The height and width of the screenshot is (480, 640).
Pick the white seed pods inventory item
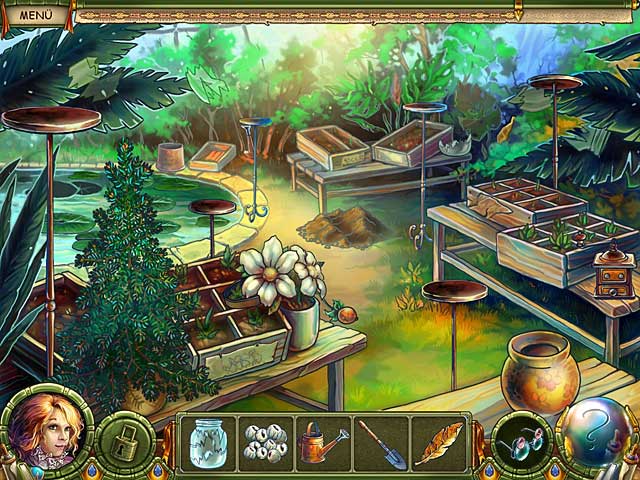(x=267, y=443)
